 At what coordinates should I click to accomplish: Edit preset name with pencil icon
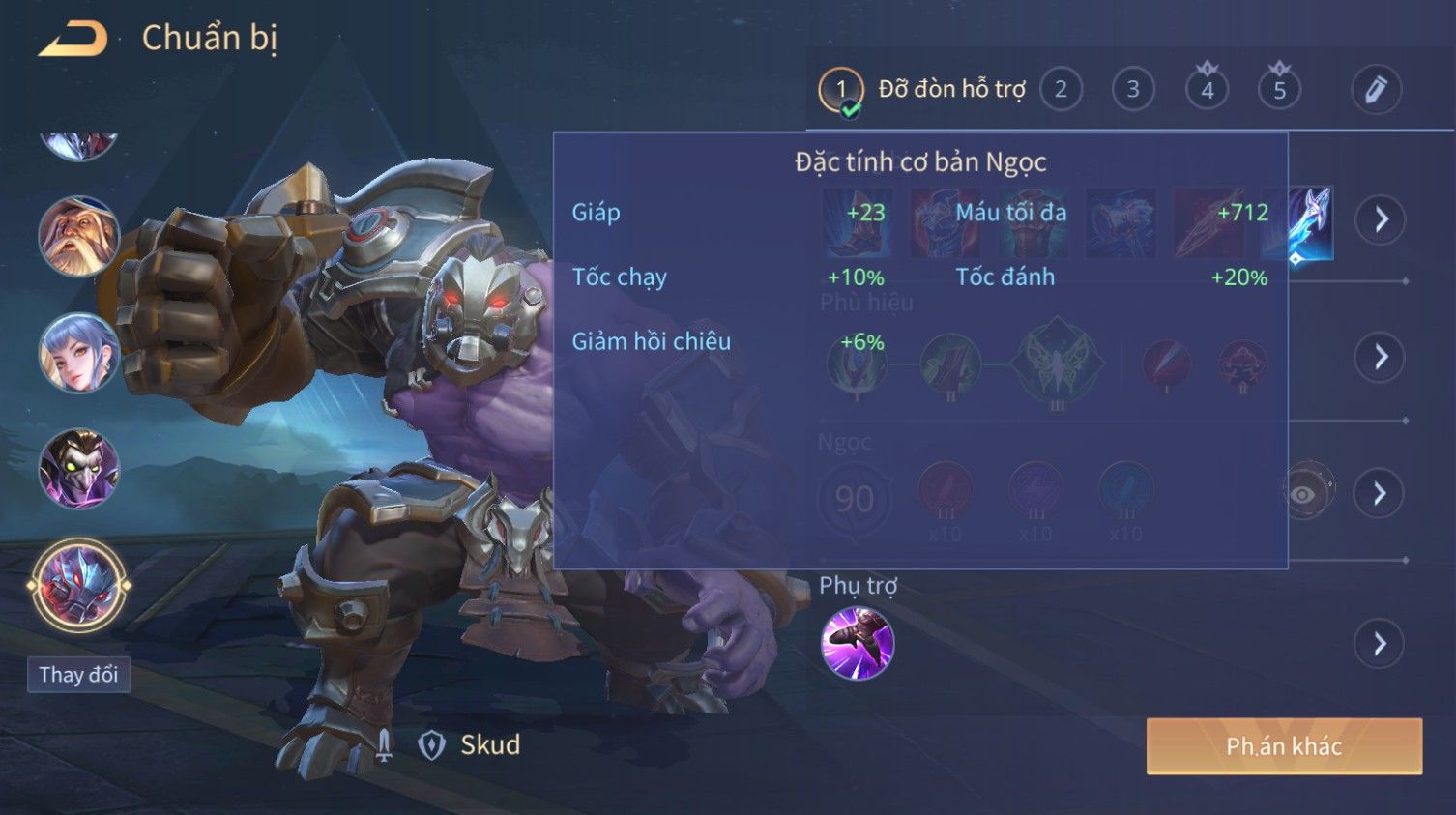(1376, 90)
